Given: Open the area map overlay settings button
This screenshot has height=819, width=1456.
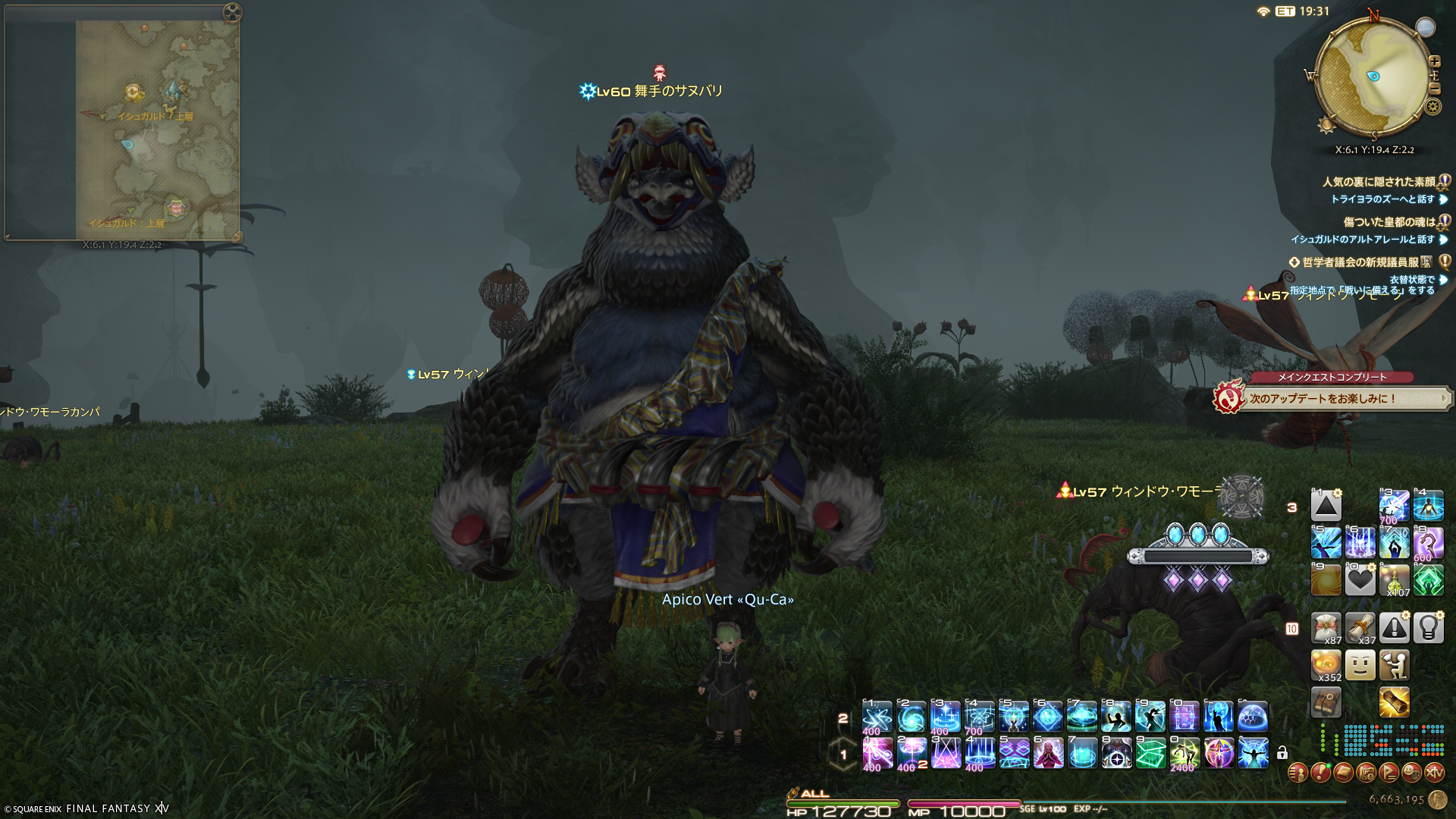Looking at the screenshot, I should pyautogui.click(x=233, y=12).
